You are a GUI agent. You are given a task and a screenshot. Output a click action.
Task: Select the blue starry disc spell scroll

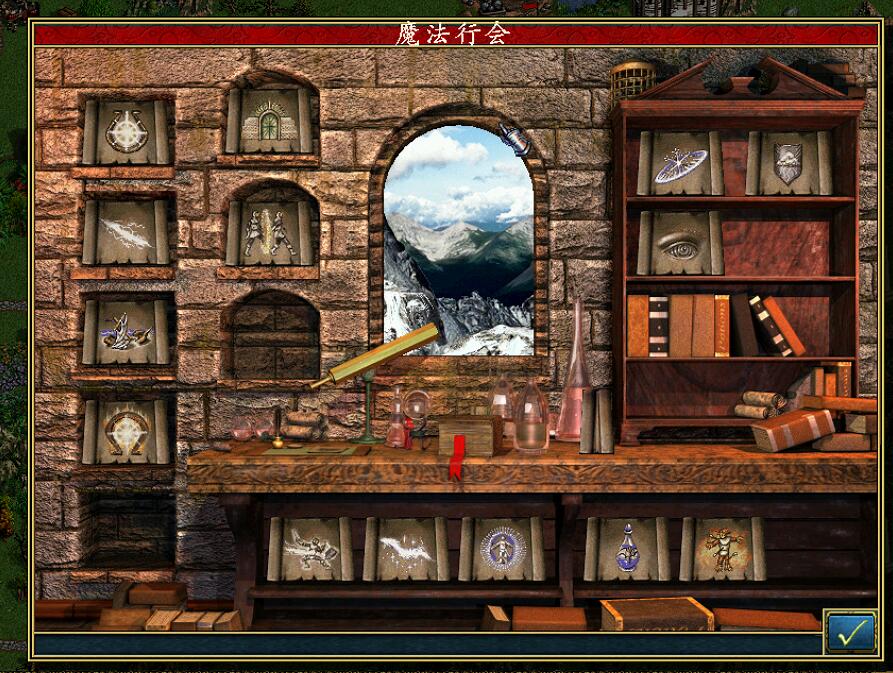pos(680,164)
